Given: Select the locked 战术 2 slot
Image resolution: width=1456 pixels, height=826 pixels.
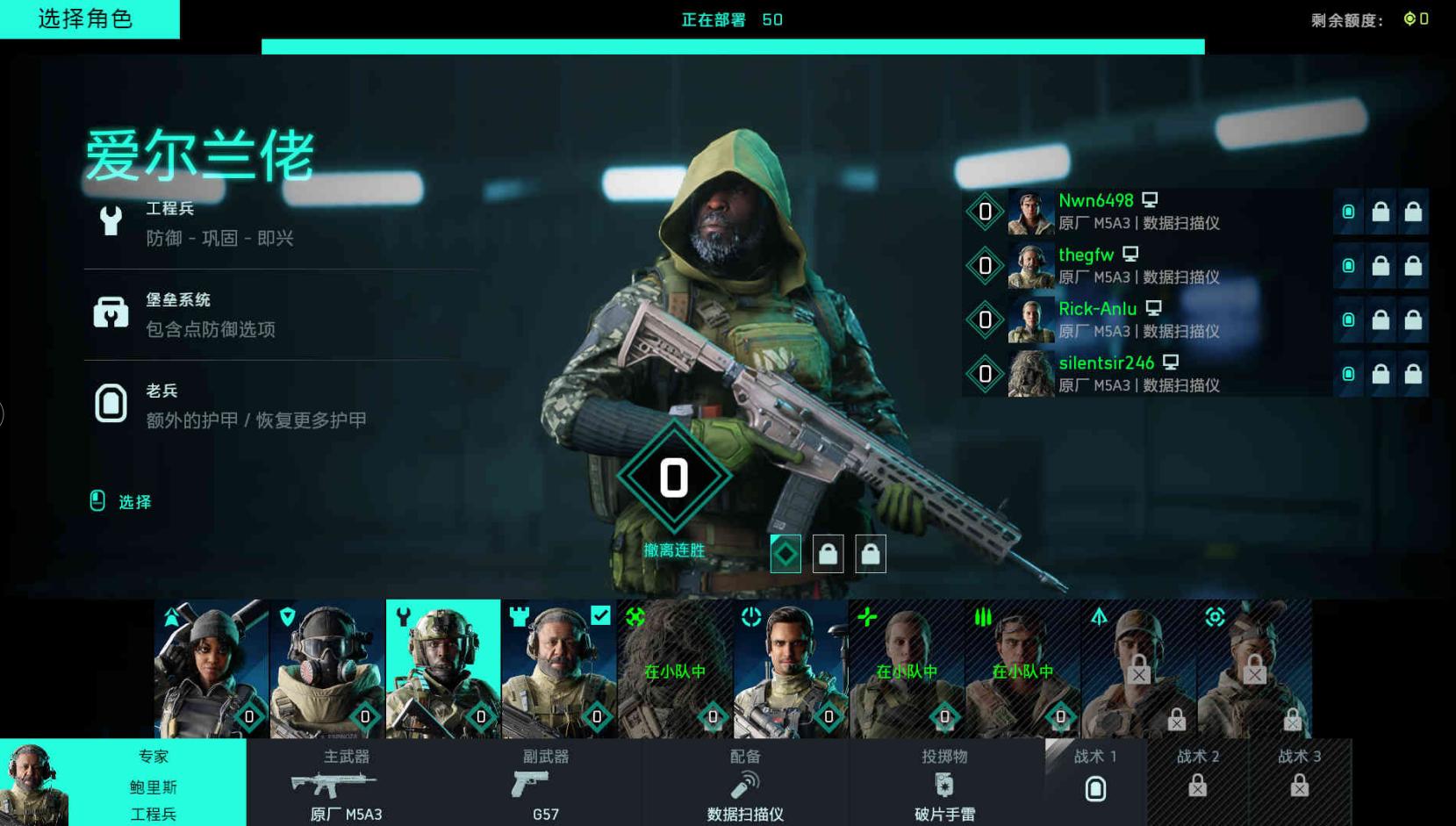Looking at the screenshot, I should tap(1198, 783).
